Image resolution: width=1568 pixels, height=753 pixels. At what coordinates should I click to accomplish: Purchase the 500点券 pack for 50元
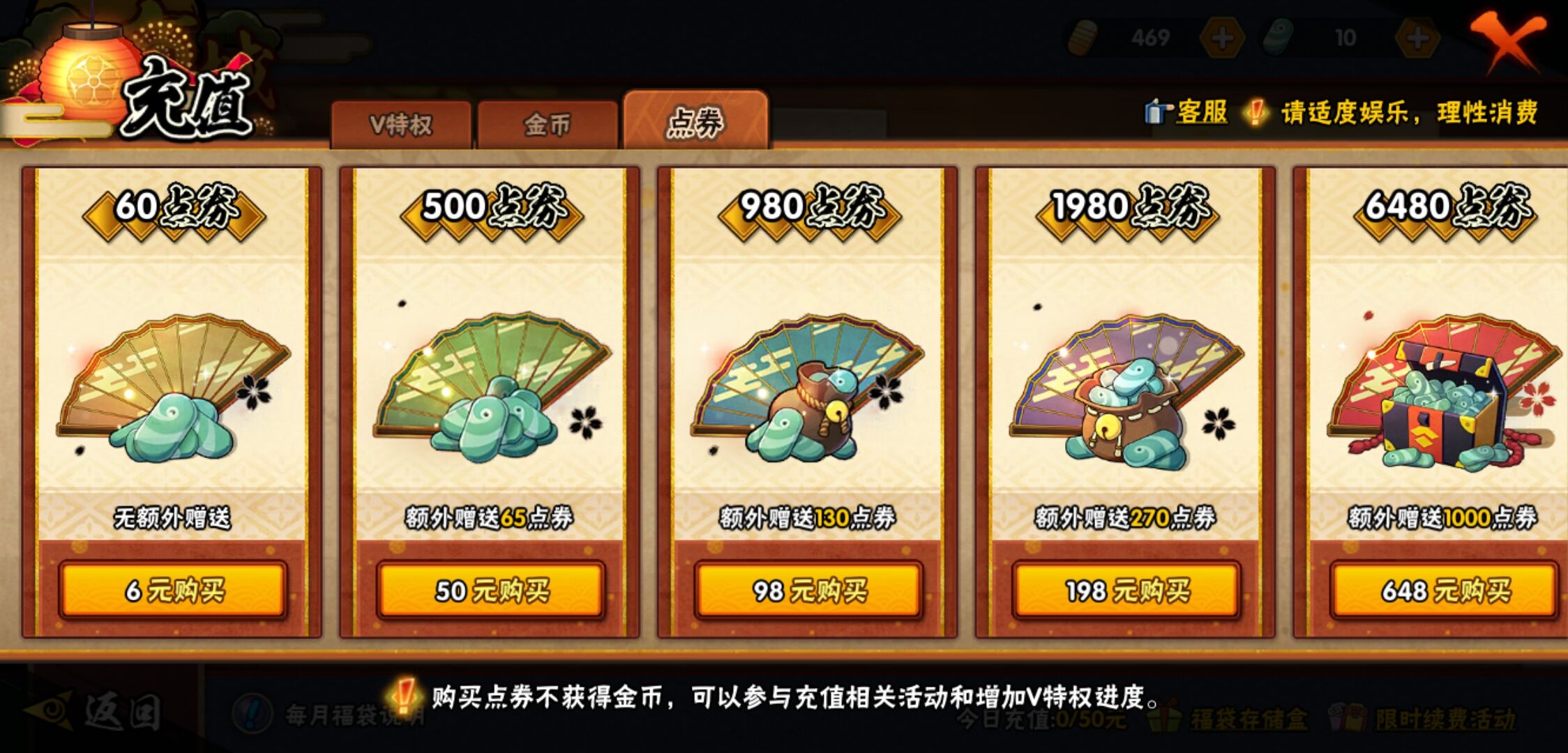click(488, 590)
